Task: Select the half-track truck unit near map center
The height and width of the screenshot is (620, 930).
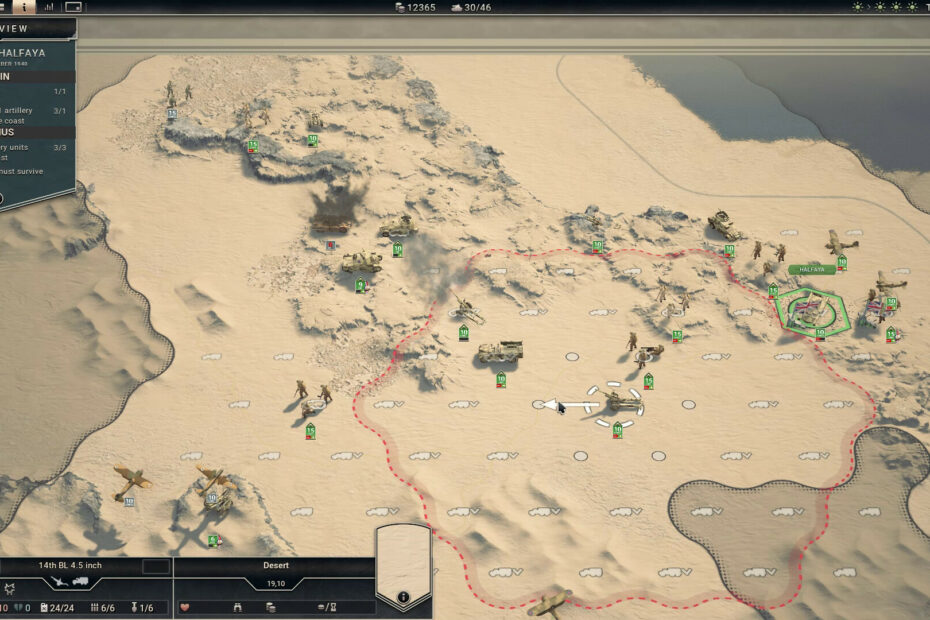Action: (x=499, y=352)
